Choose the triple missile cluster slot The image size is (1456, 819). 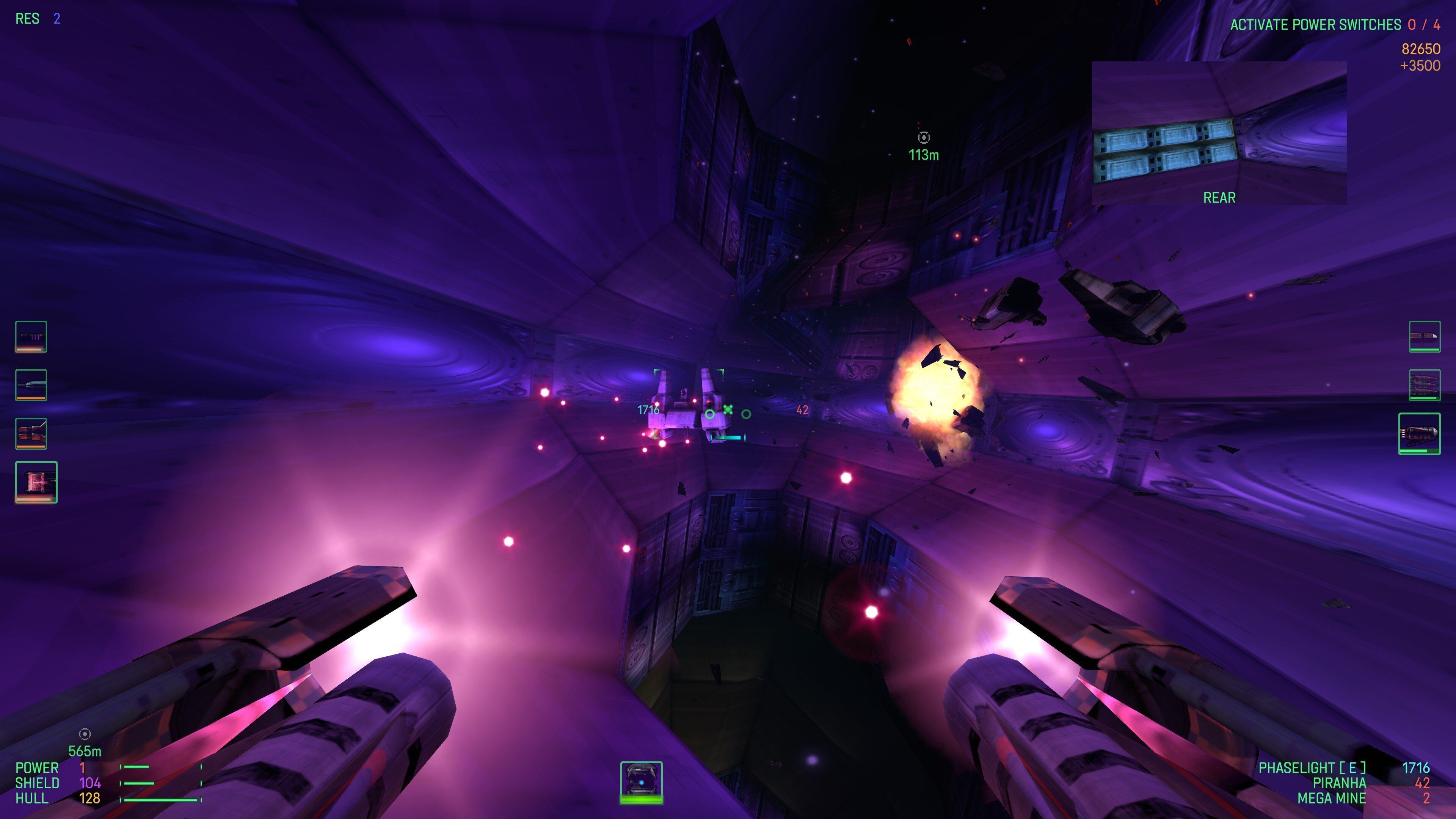[1425, 385]
